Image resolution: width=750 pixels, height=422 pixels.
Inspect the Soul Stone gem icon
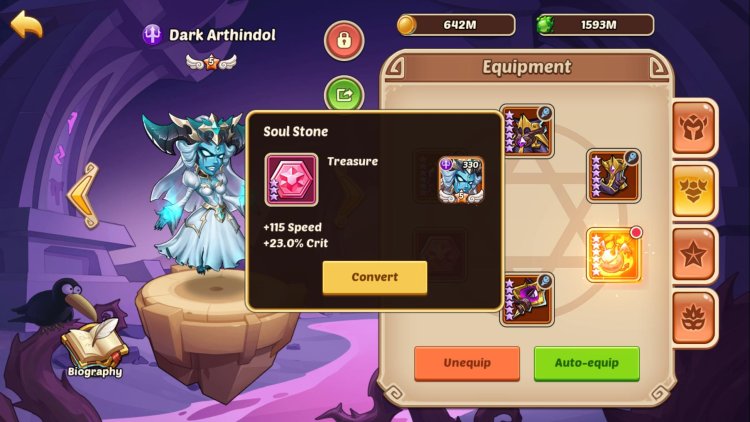click(291, 180)
